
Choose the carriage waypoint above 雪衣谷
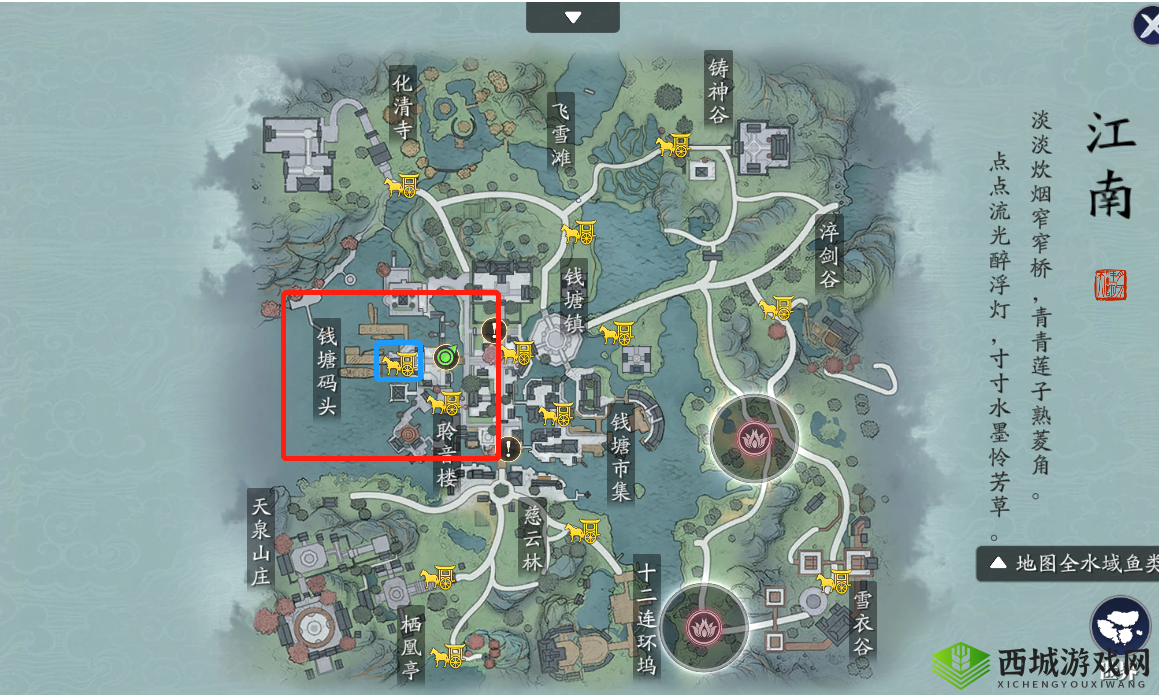pos(832,580)
